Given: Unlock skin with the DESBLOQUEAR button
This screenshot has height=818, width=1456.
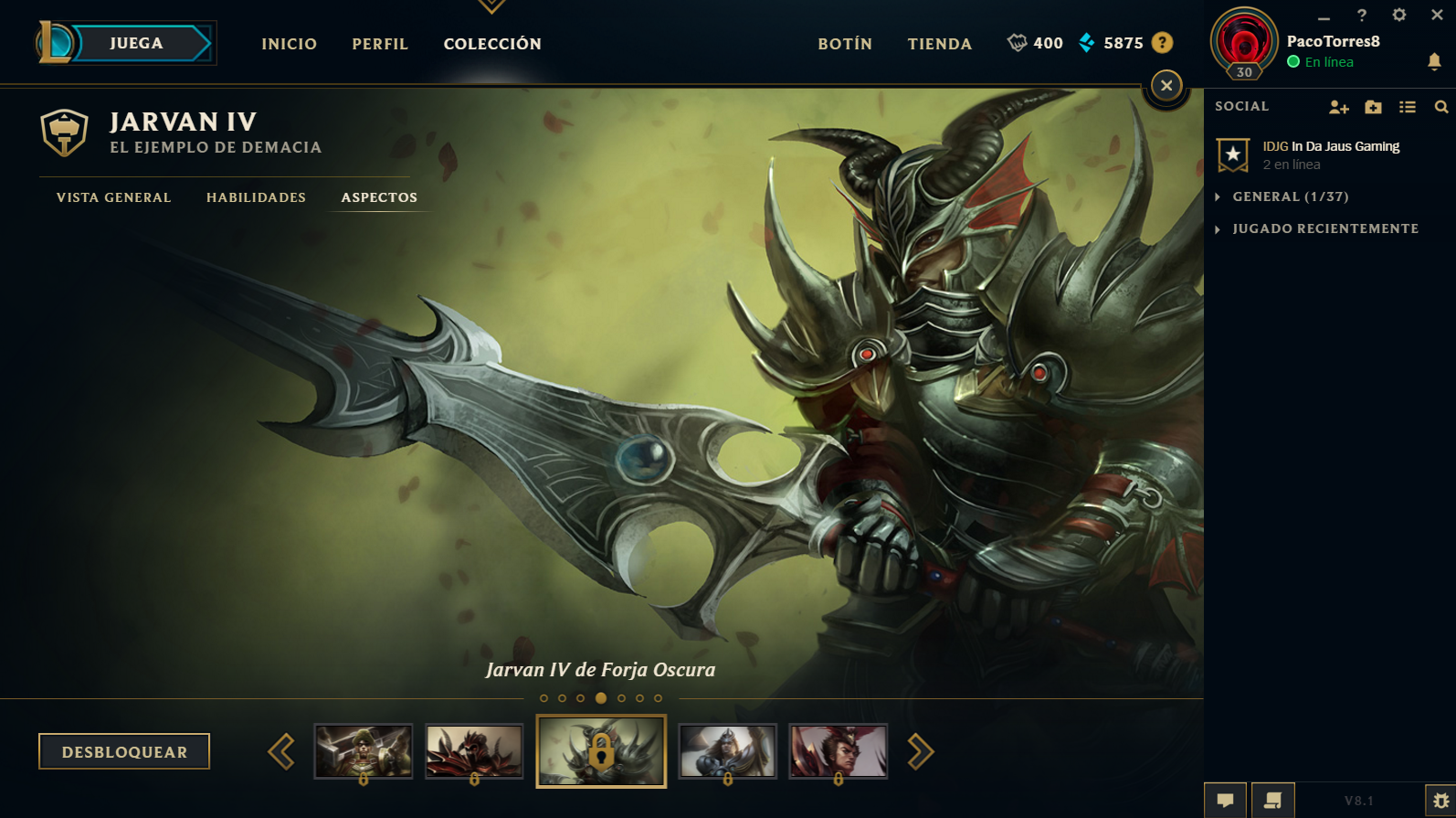Looking at the screenshot, I should pyautogui.click(x=124, y=751).
